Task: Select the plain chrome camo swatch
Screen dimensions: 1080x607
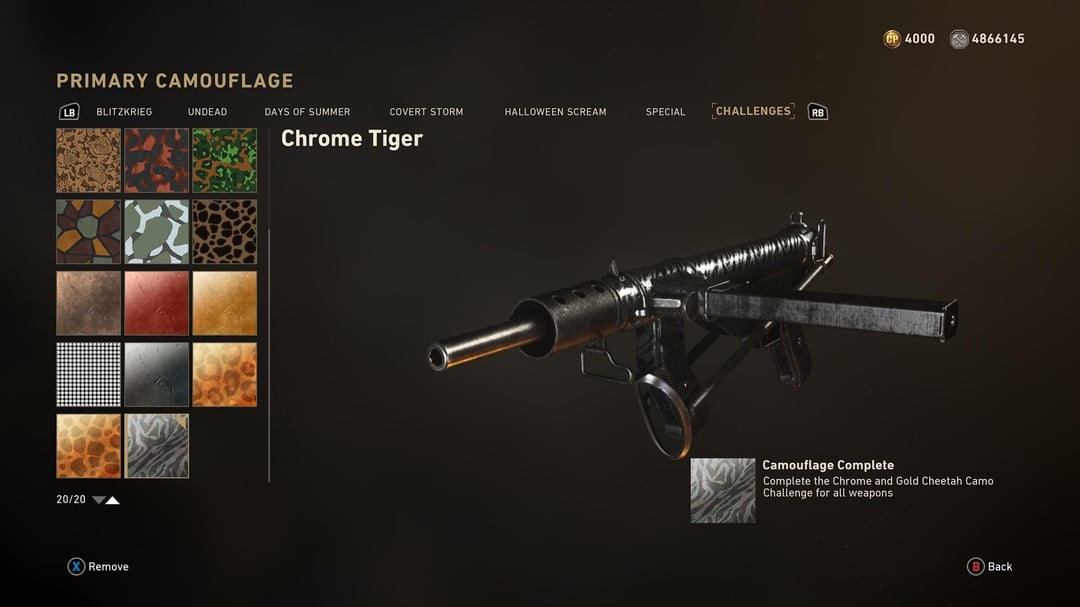Action: [156, 374]
